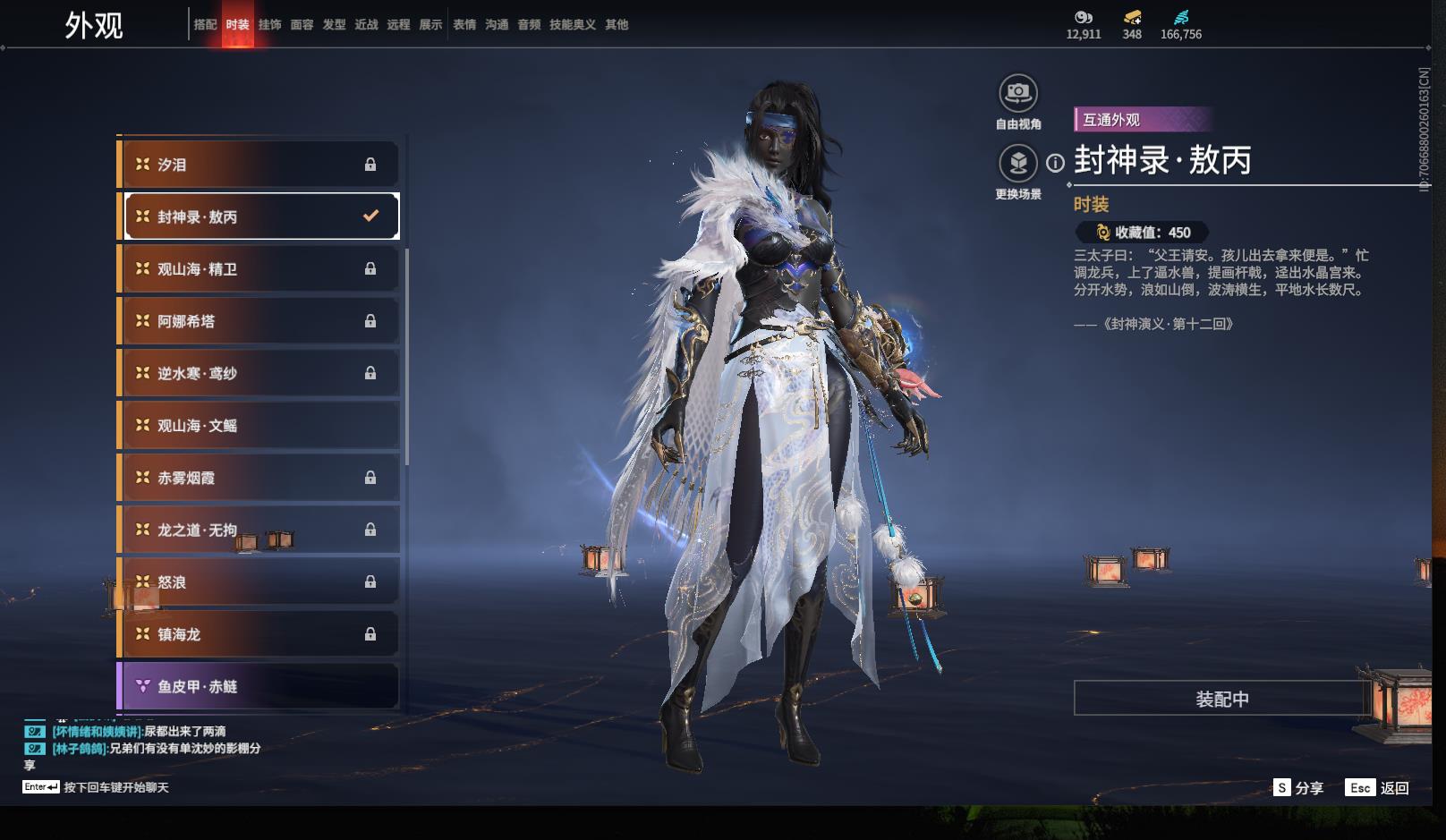Open the 发型 hairstyle tab
The image size is (1446, 840).
pos(334,25)
